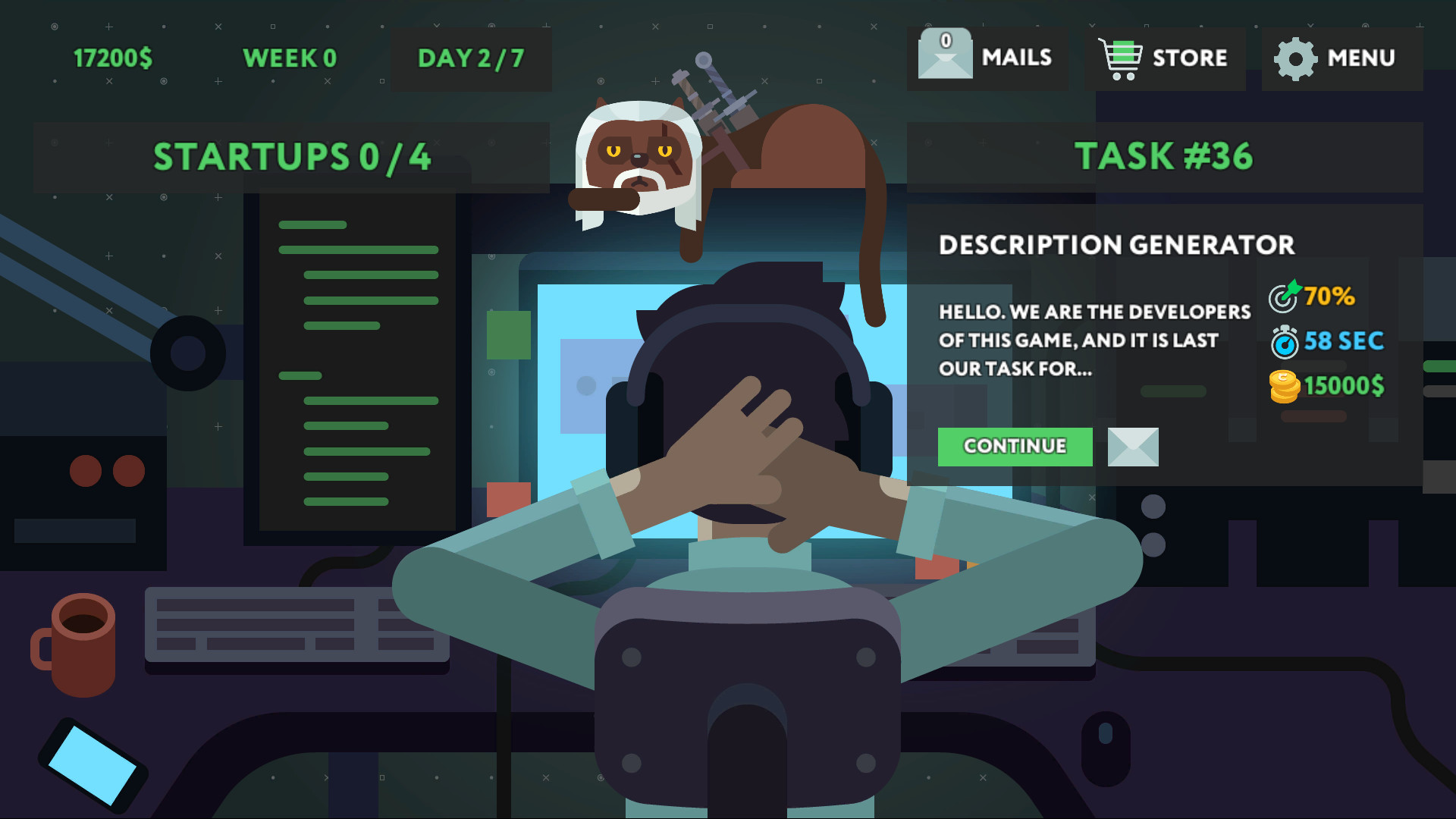
Task: Click the money counter showing 17200$
Action: (114, 55)
